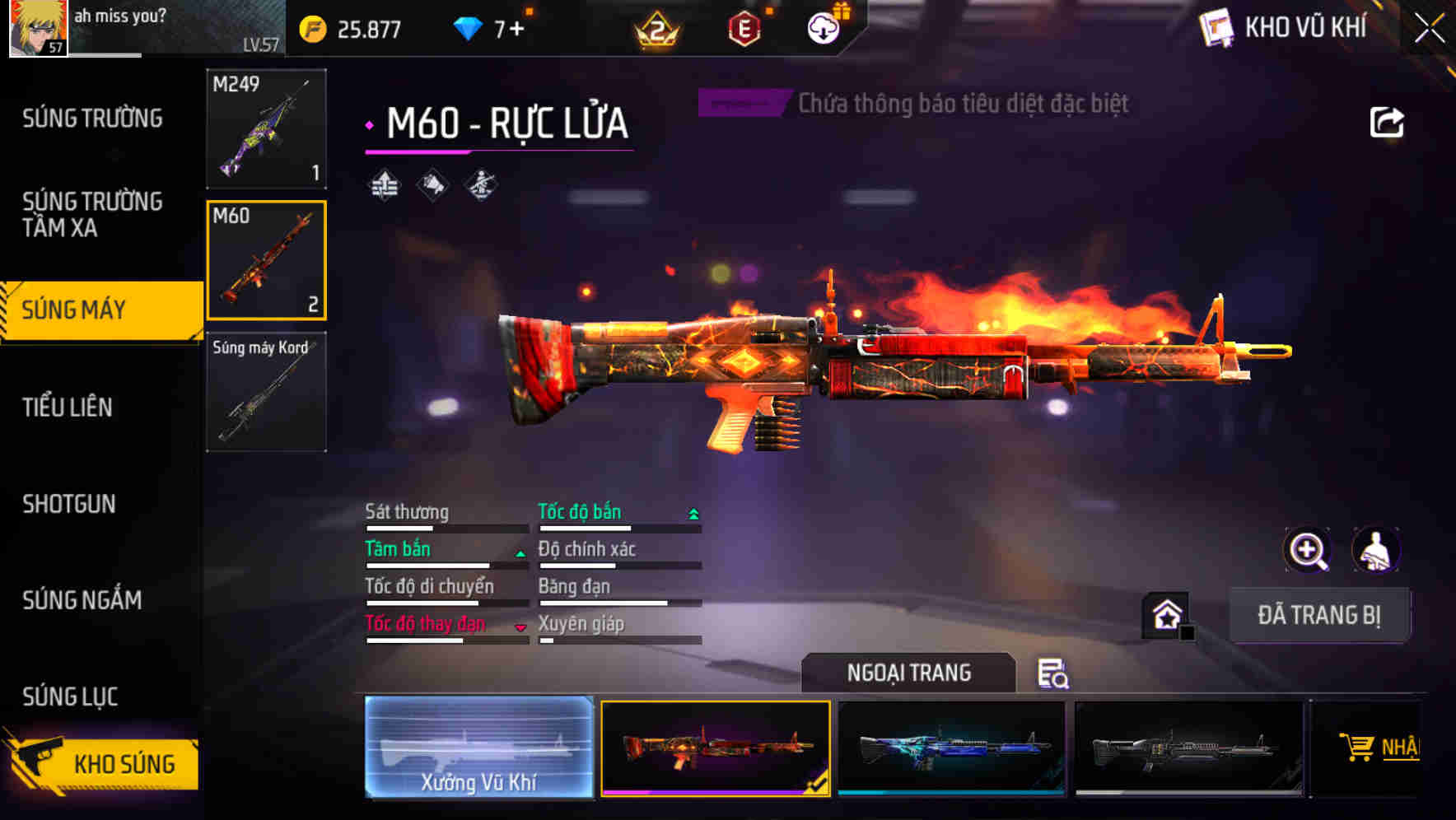The height and width of the screenshot is (820, 1456).
Task: Select the soldier emote icon beside megaphone
Action: pos(479,186)
